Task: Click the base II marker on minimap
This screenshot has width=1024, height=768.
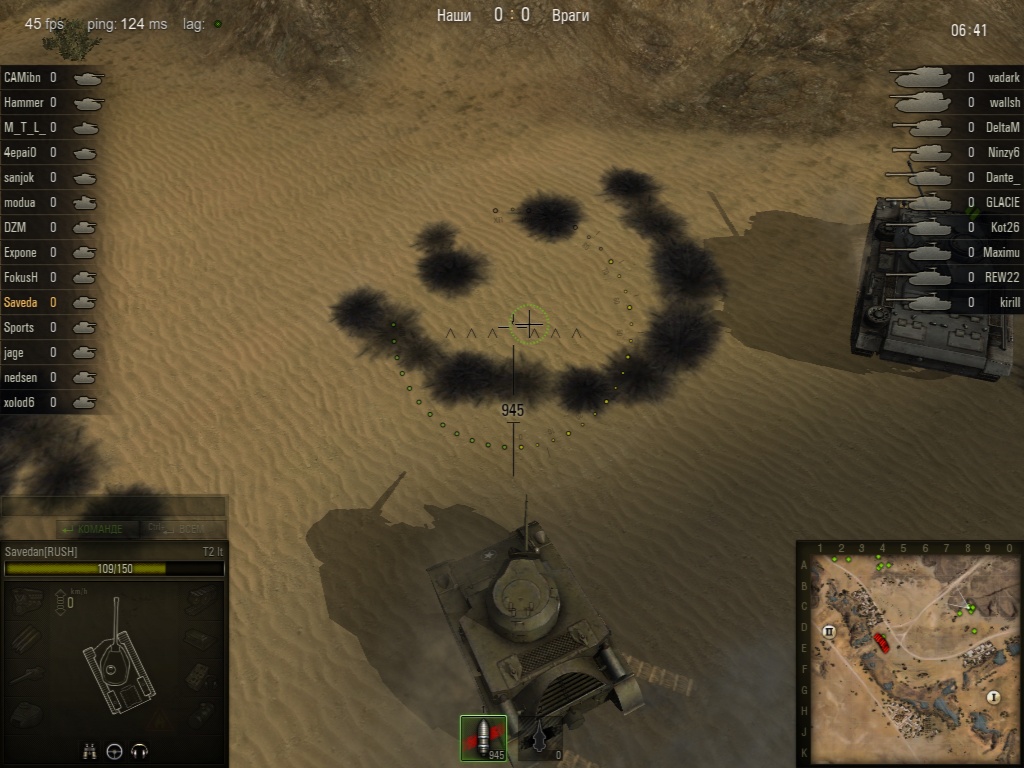Action: [829, 631]
